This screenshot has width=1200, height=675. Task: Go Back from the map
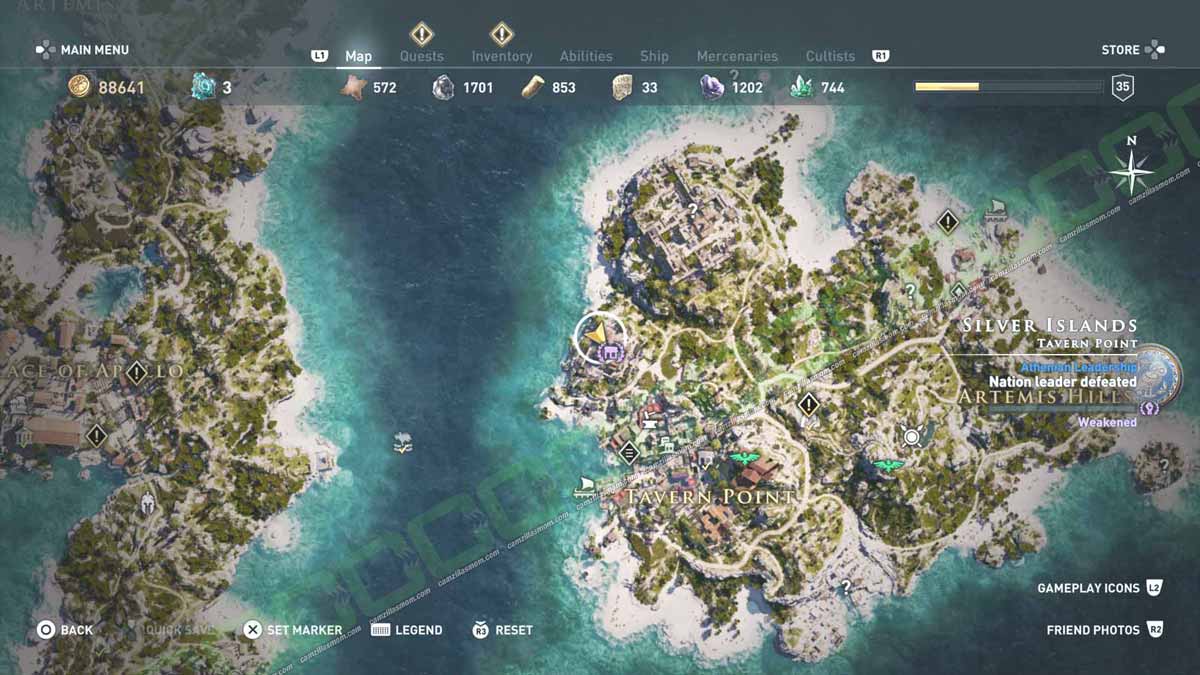tap(65, 630)
